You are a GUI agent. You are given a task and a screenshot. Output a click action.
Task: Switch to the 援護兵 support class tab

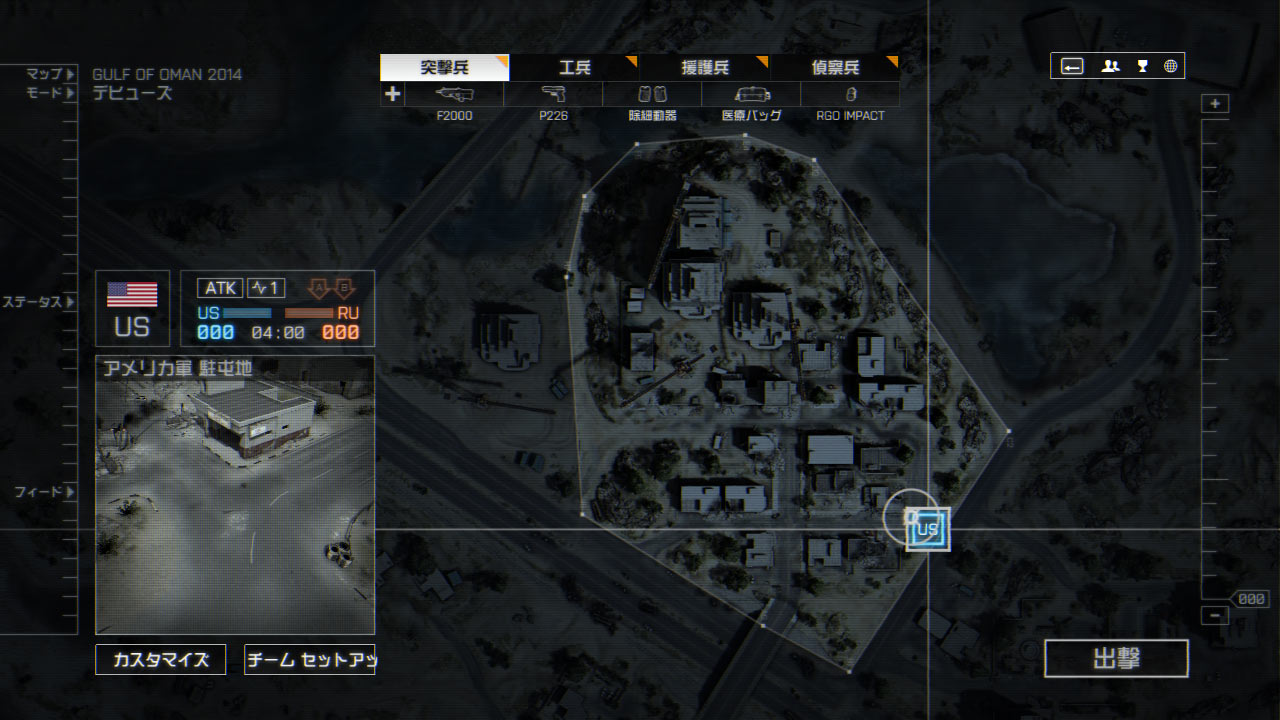(x=704, y=68)
